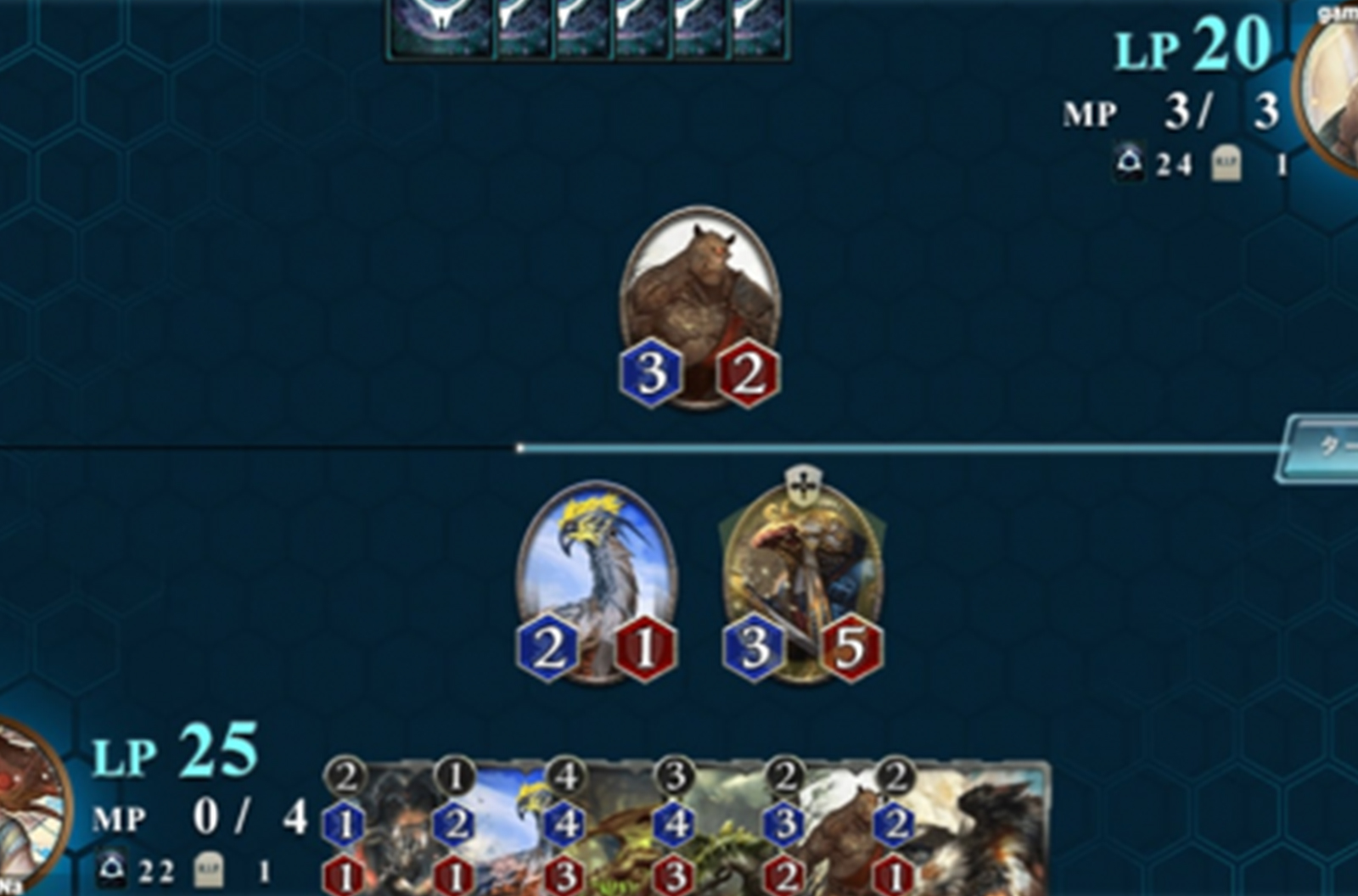Click the blue 2 attack badge on the bird unit
The width and height of the screenshot is (1358, 896).
(x=548, y=649)
